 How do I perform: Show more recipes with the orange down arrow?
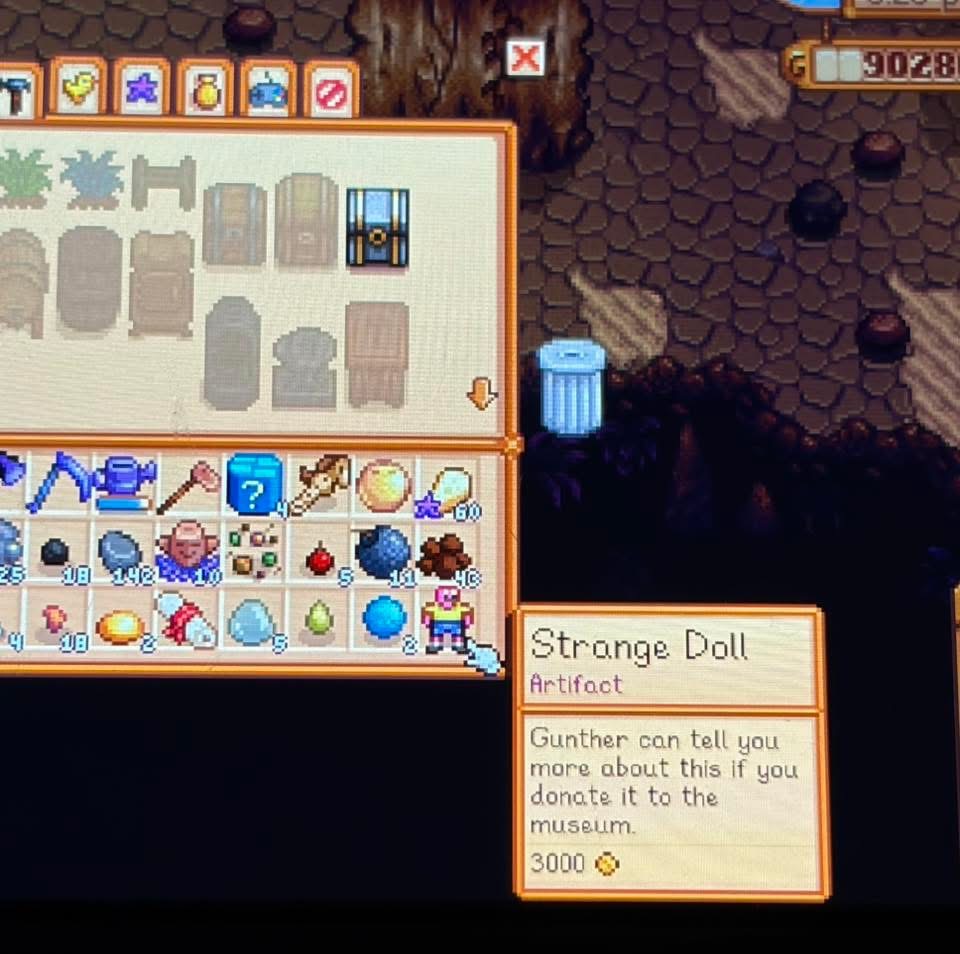(482, 396)
